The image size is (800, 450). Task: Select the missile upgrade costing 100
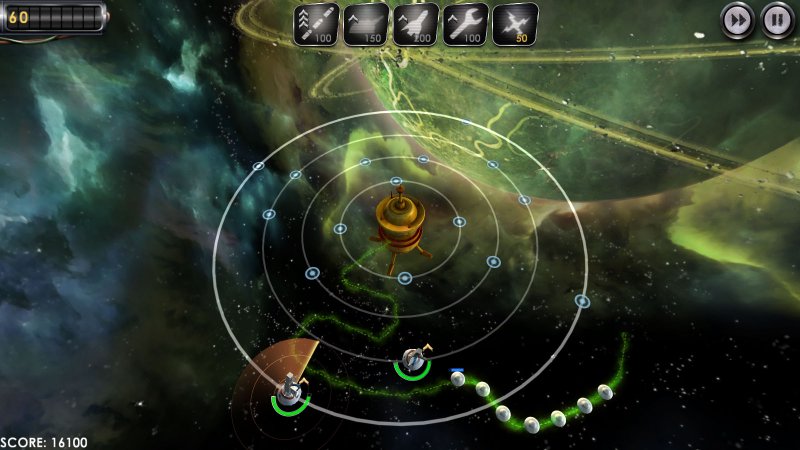315,24
